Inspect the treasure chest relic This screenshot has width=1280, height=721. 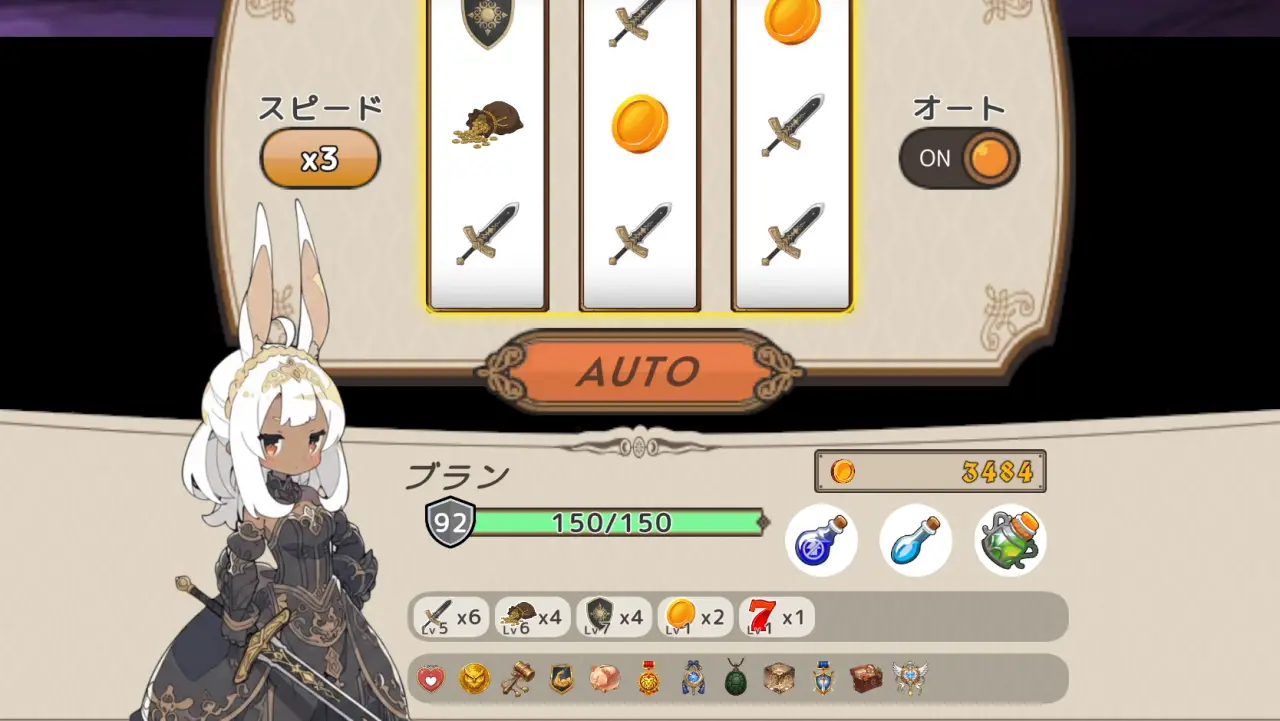point(866,679)
